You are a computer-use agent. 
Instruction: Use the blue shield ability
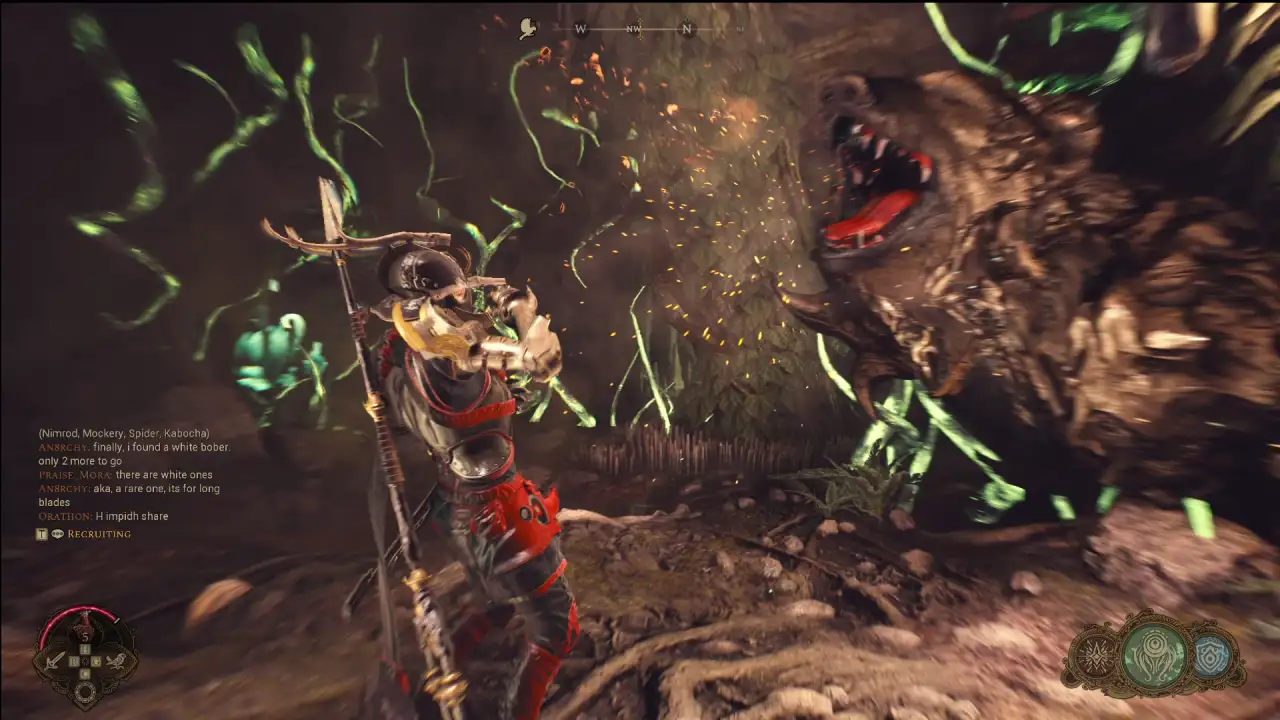click(1212, 657)
